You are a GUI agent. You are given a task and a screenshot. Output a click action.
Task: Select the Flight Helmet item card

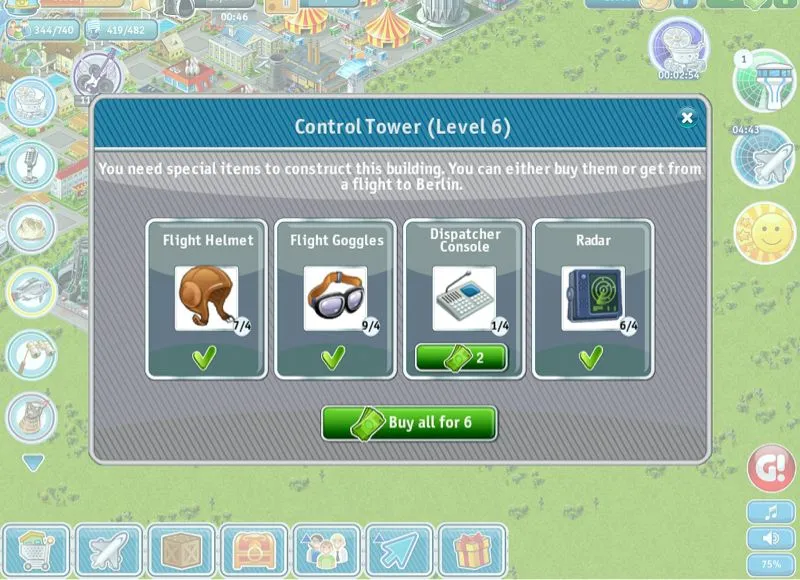click(207, 298)
